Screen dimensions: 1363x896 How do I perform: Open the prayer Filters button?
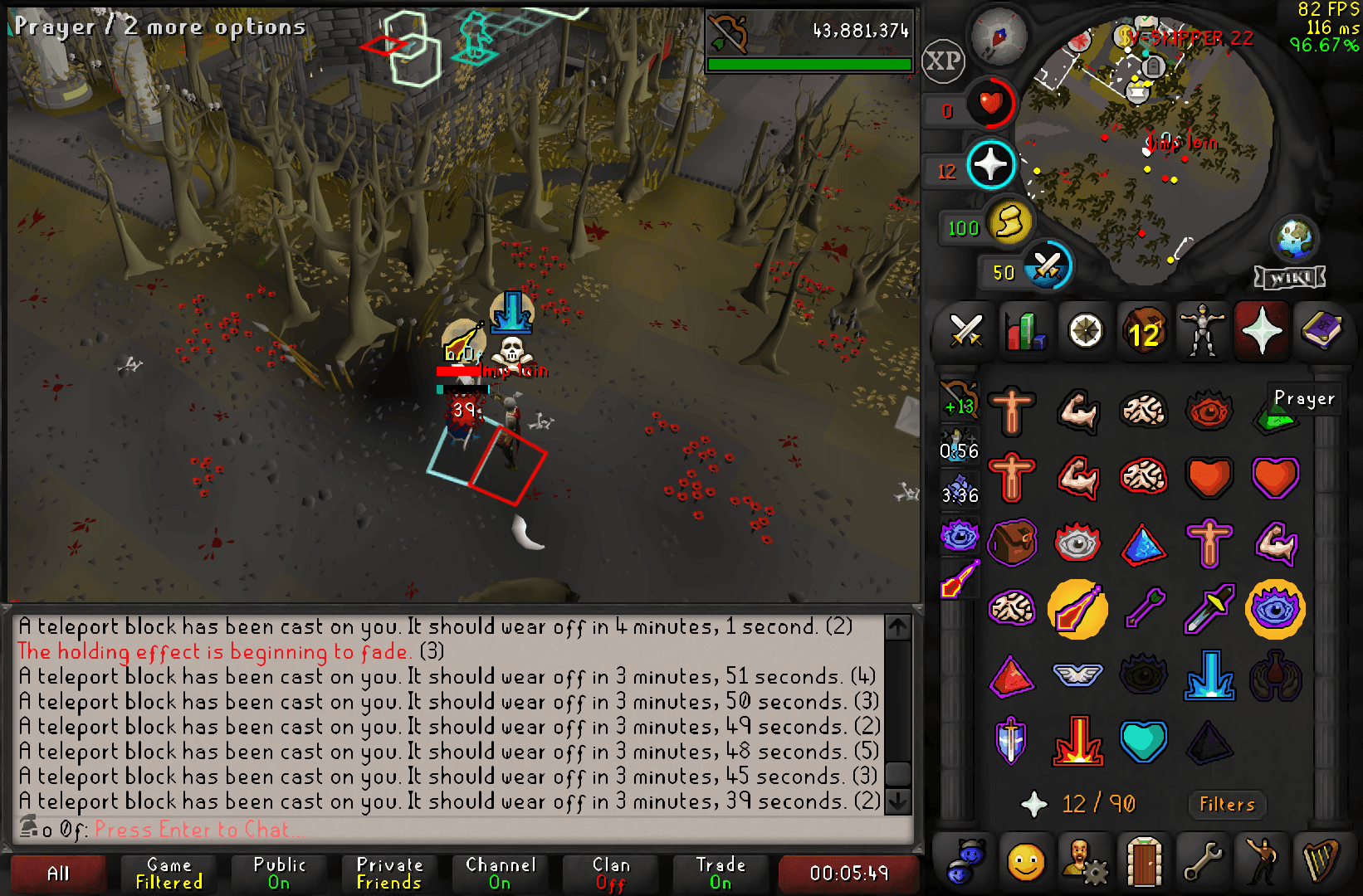[x=1226, y=805]
